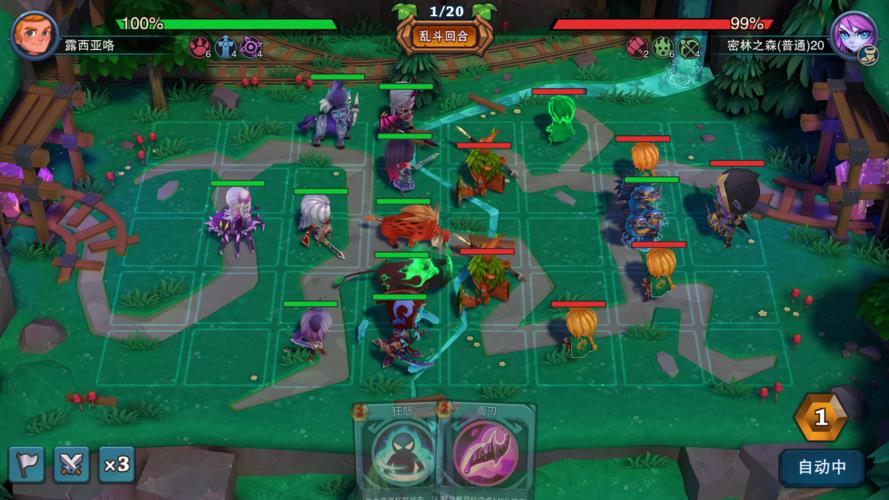Open the crossed swords battle info
889x500 pixels.
point(71,464)
